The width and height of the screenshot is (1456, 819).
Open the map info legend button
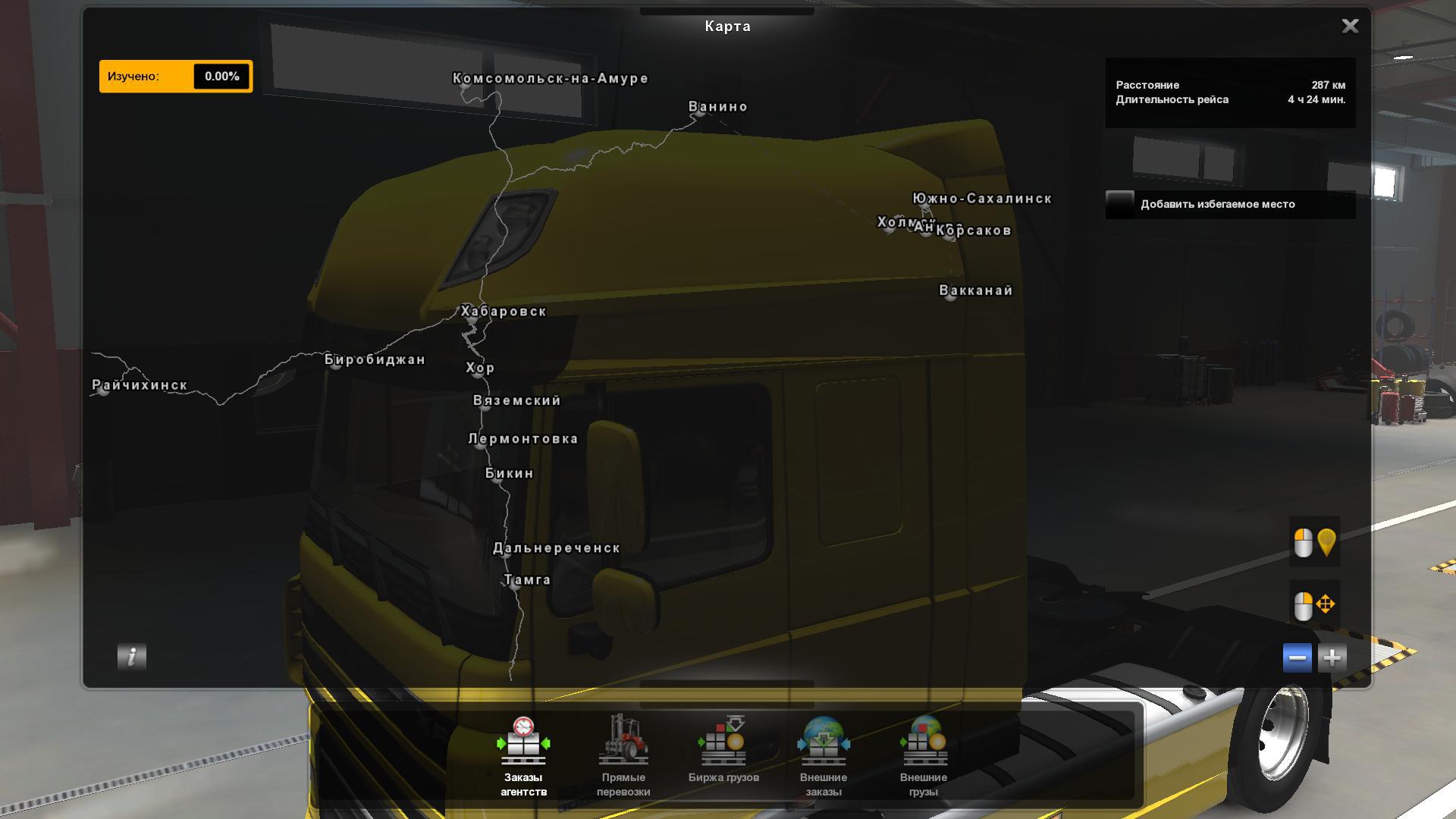[132, 657]
